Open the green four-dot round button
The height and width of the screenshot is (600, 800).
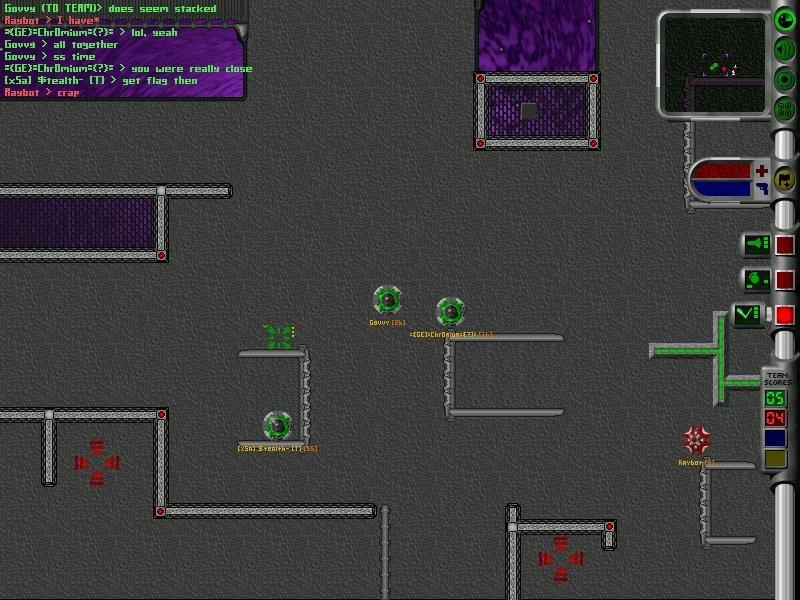(x=786, y=109)
